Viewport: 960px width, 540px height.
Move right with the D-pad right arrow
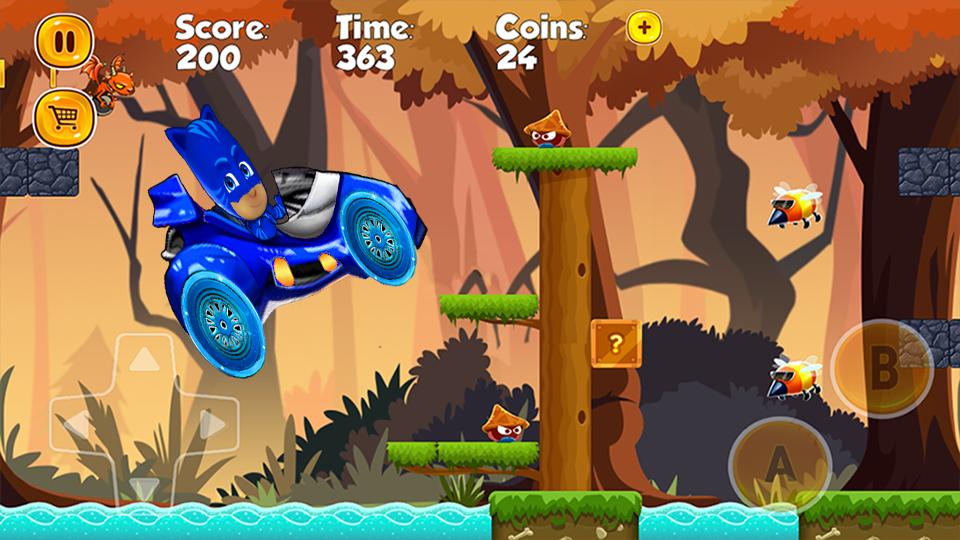click(x=211, y=425)
